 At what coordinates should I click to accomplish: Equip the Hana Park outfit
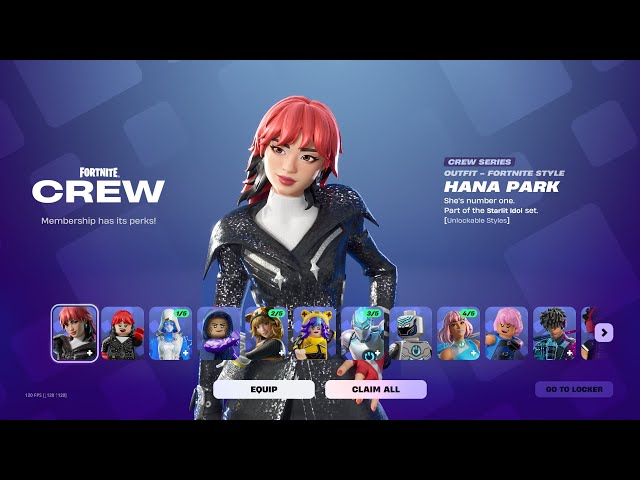(x=264, y=389)
